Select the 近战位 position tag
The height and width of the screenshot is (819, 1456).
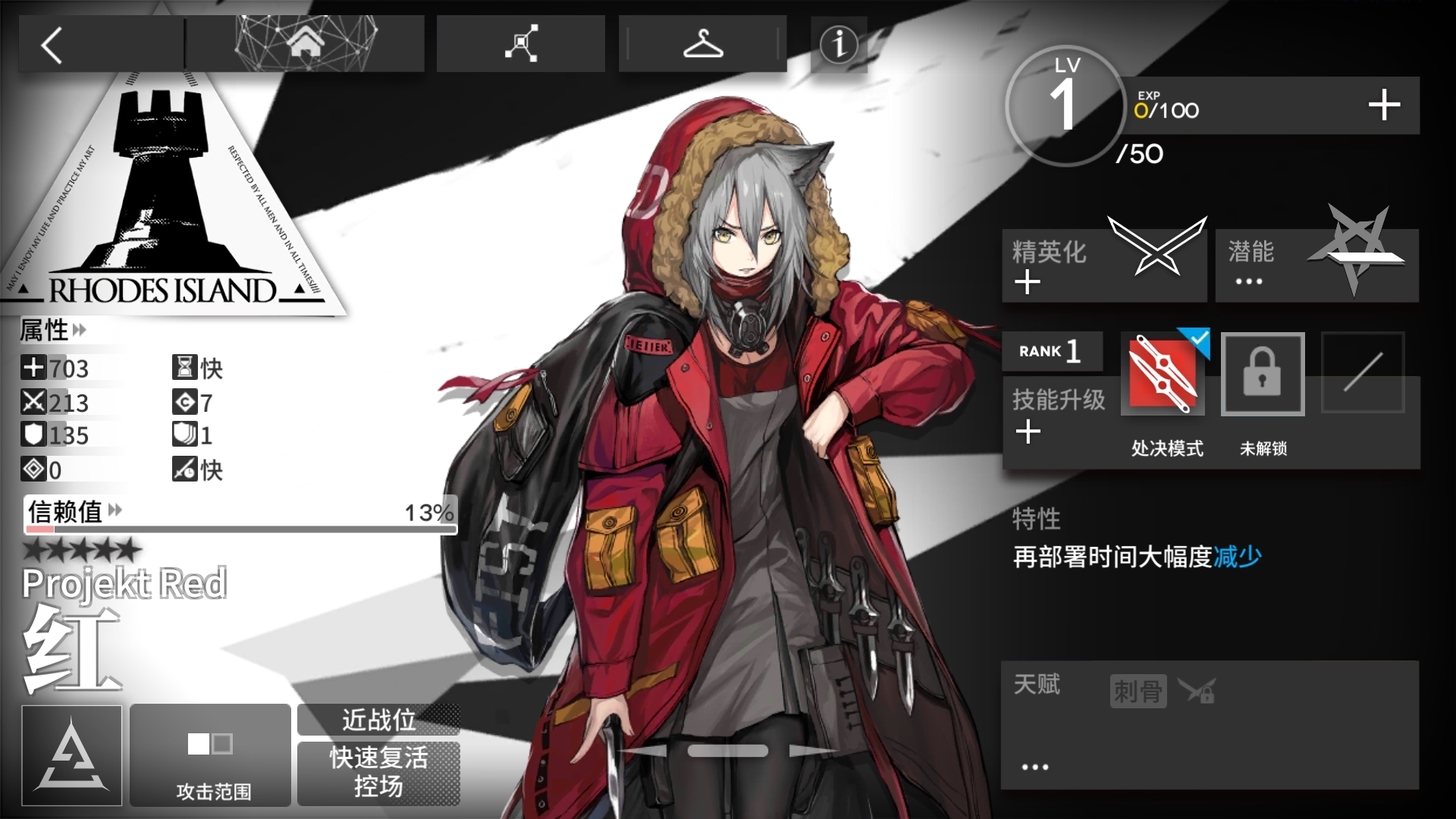click(378, 720)
